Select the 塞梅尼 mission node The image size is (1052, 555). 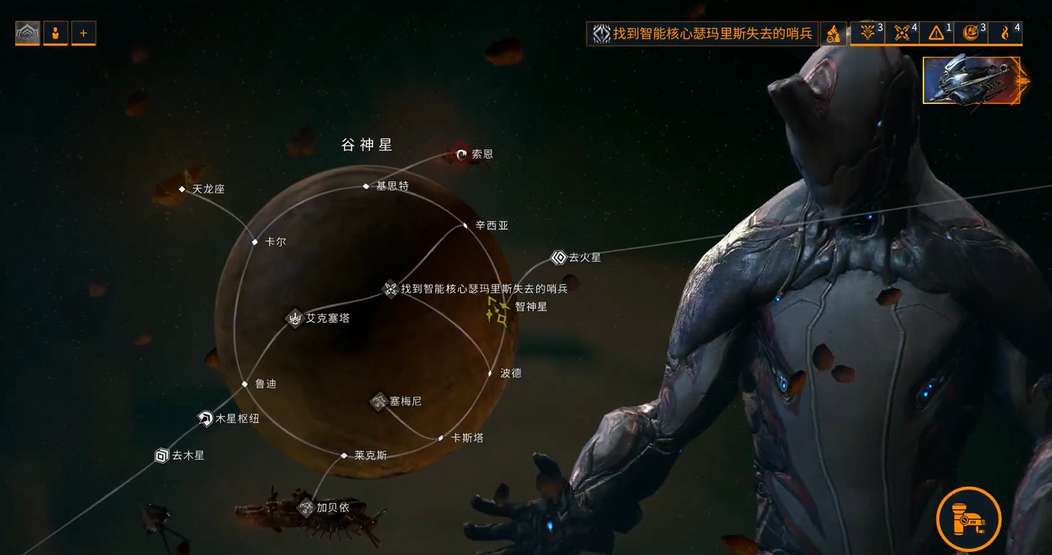380,401
